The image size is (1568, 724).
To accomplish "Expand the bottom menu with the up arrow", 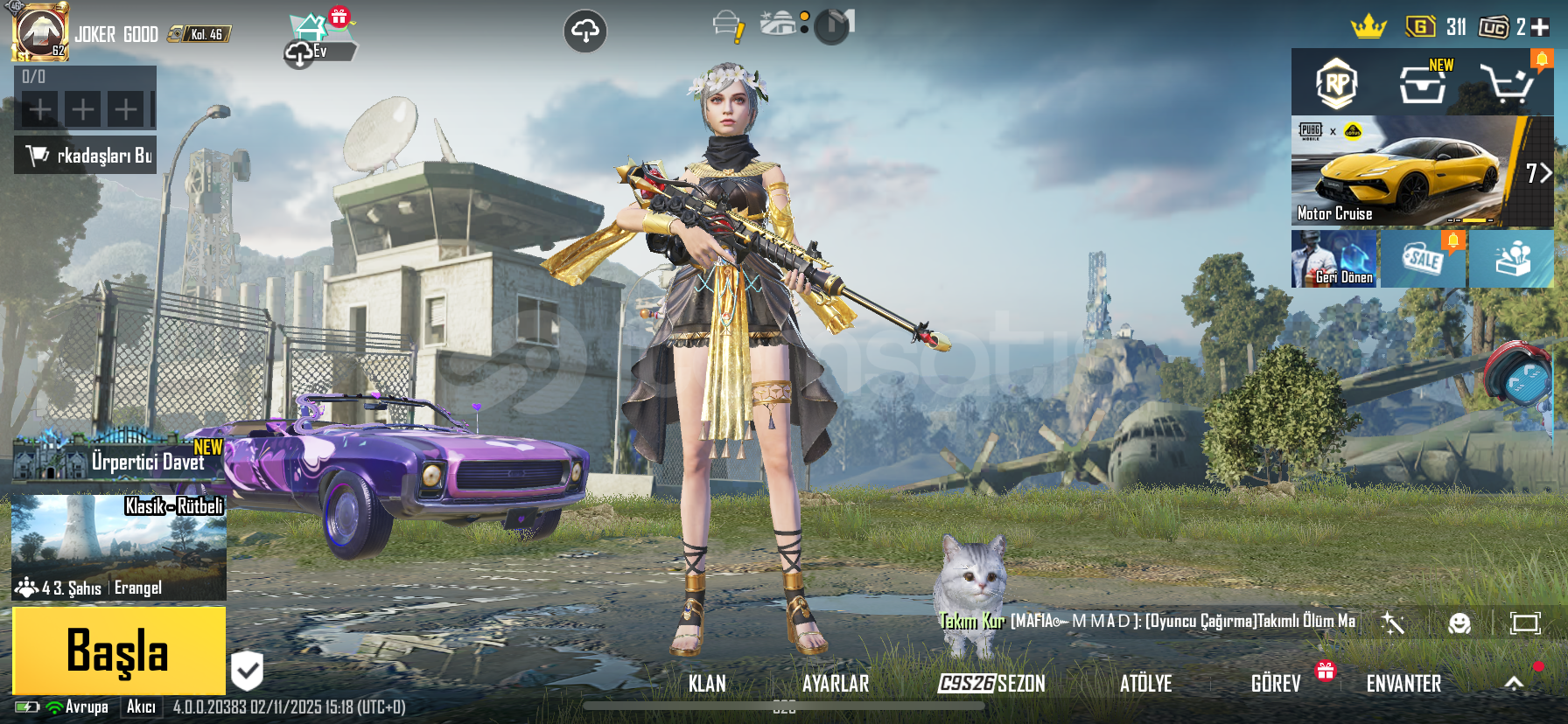I will pyautogui.click(x=1514, y=684).
